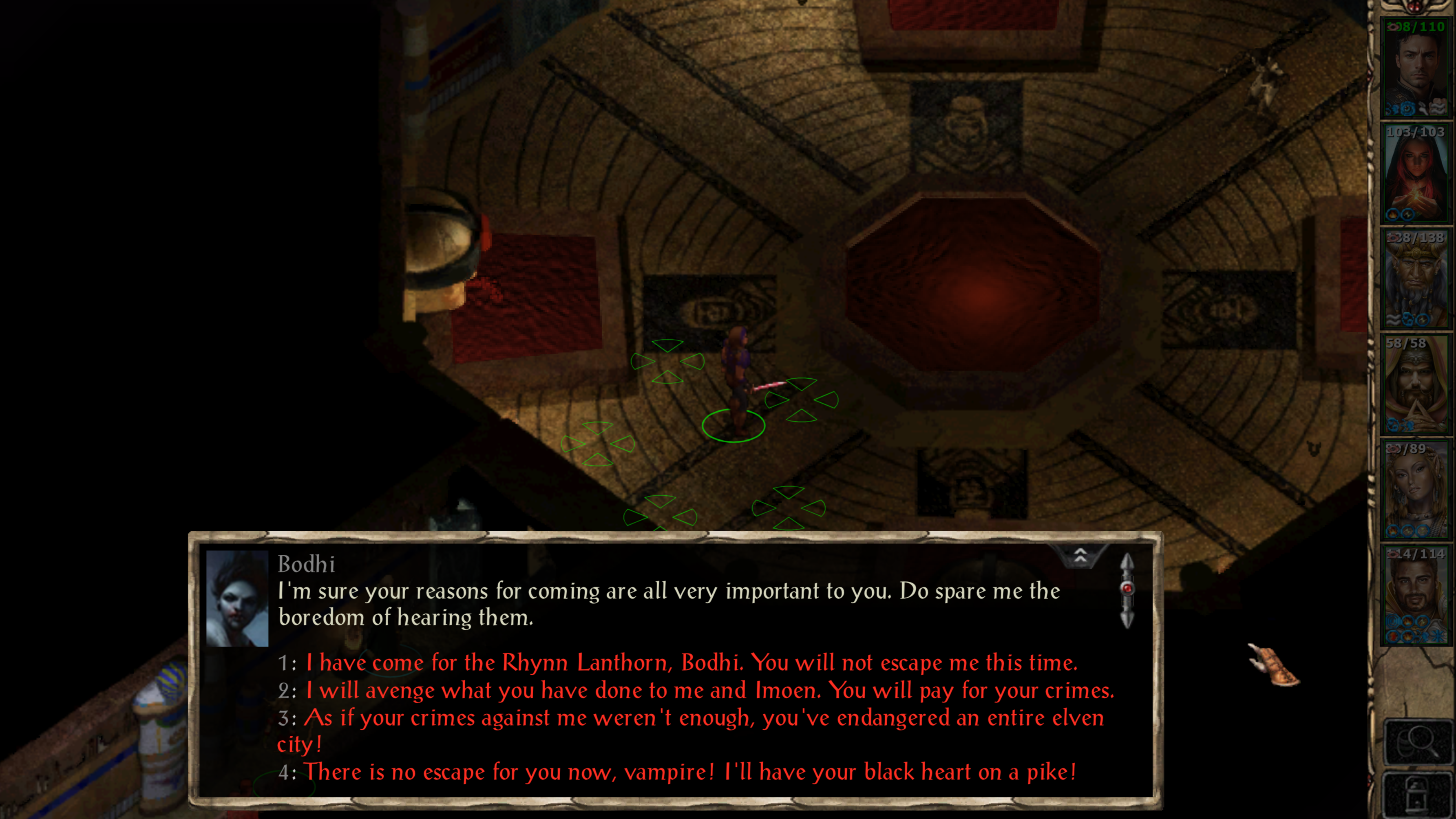Select the elven woman's portrait showing 89 HP

click(1416, 489)
